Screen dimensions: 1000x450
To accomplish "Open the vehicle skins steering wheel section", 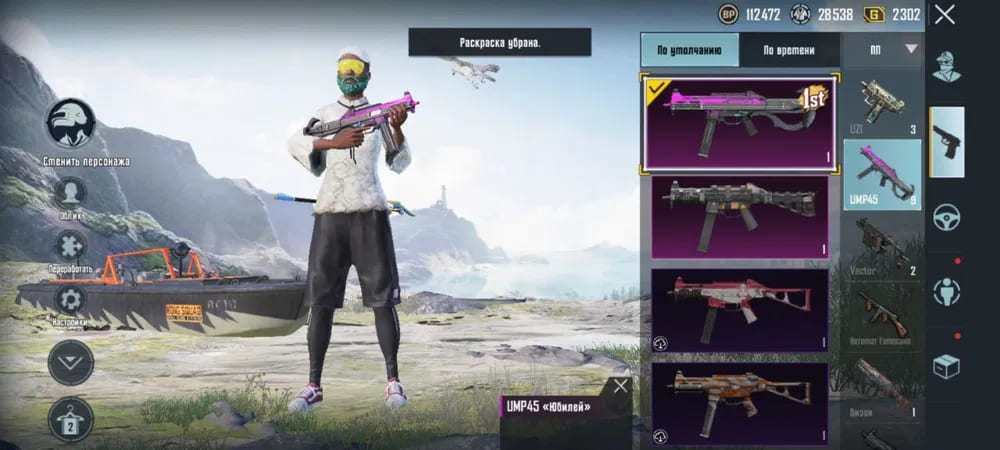I will pyautogui.click(x=946, y=217).
